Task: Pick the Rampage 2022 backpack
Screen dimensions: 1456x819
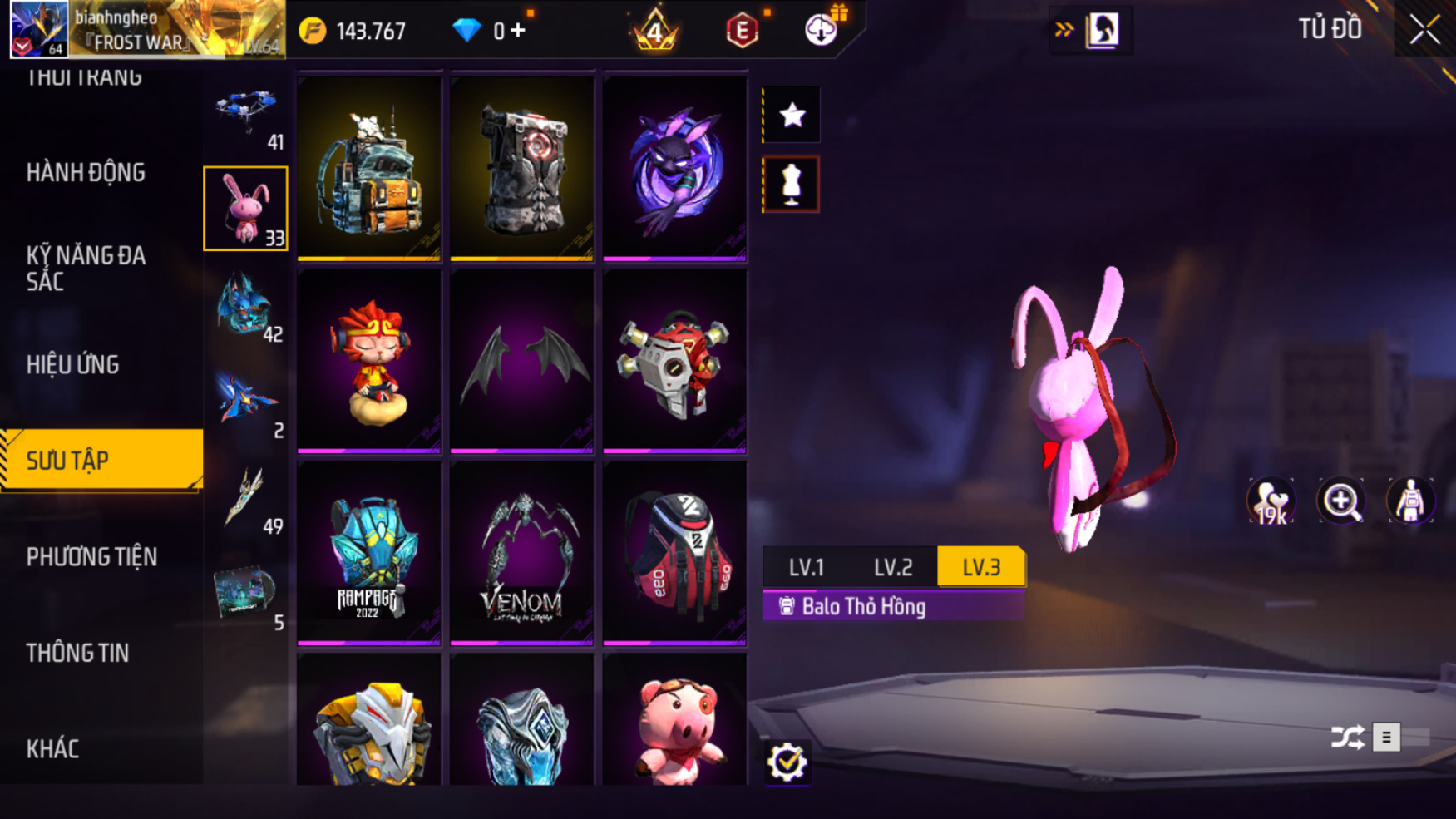Action: (x=368, y=553)
